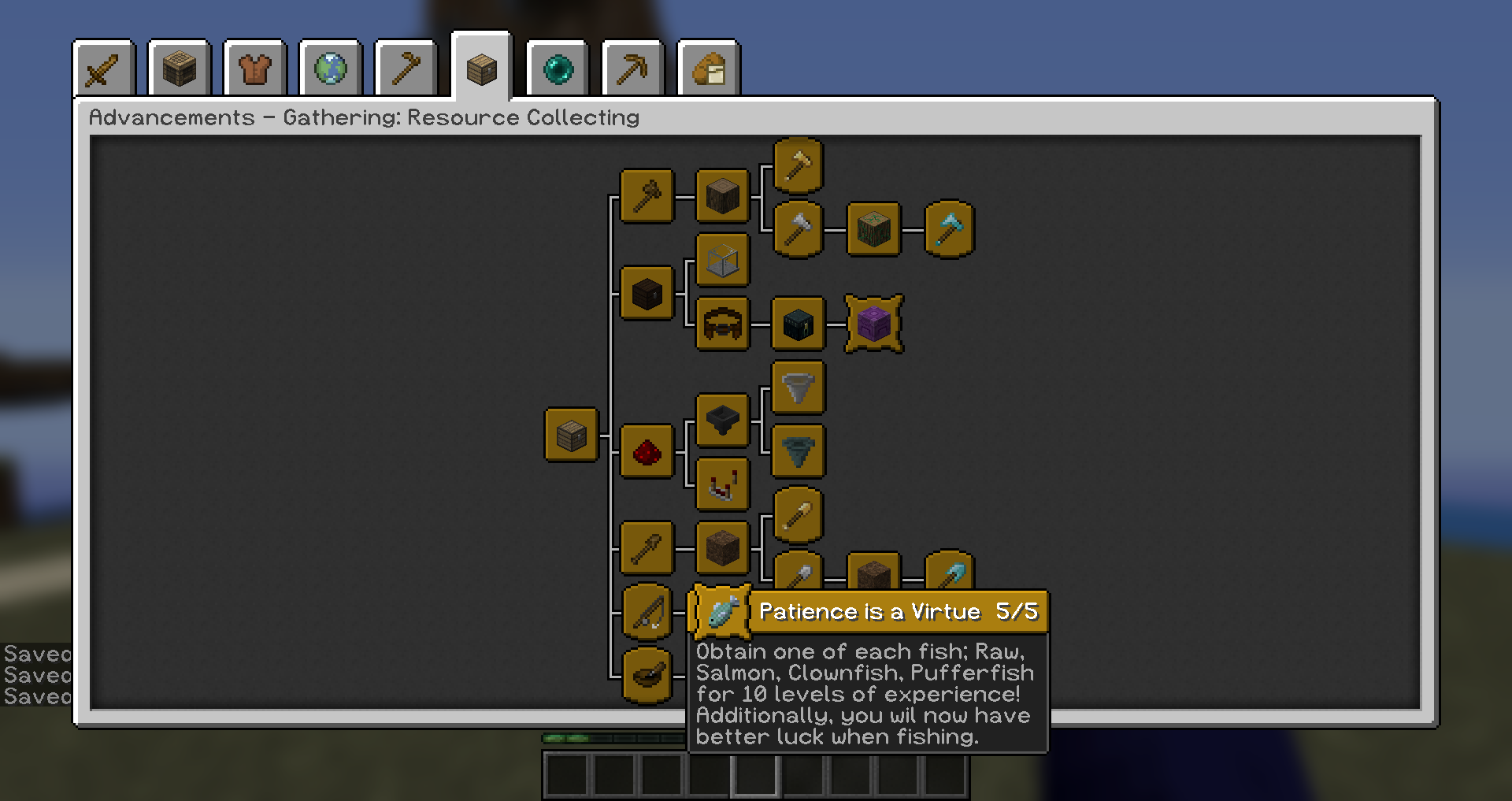Image resolution: width=1512 pixels, height=801 pixels.
Task: Select the hopper advancement icon
Action: [722, 420]
